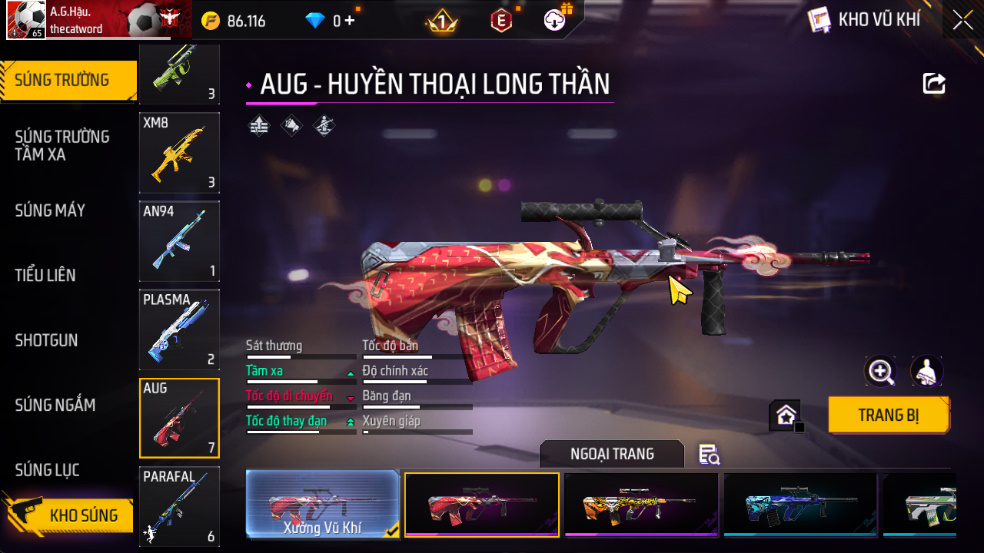This screenshot has height=553, width=984.
Task: Close the weapon armory screen
Action: pyautogui.click(x=962, y=20)
